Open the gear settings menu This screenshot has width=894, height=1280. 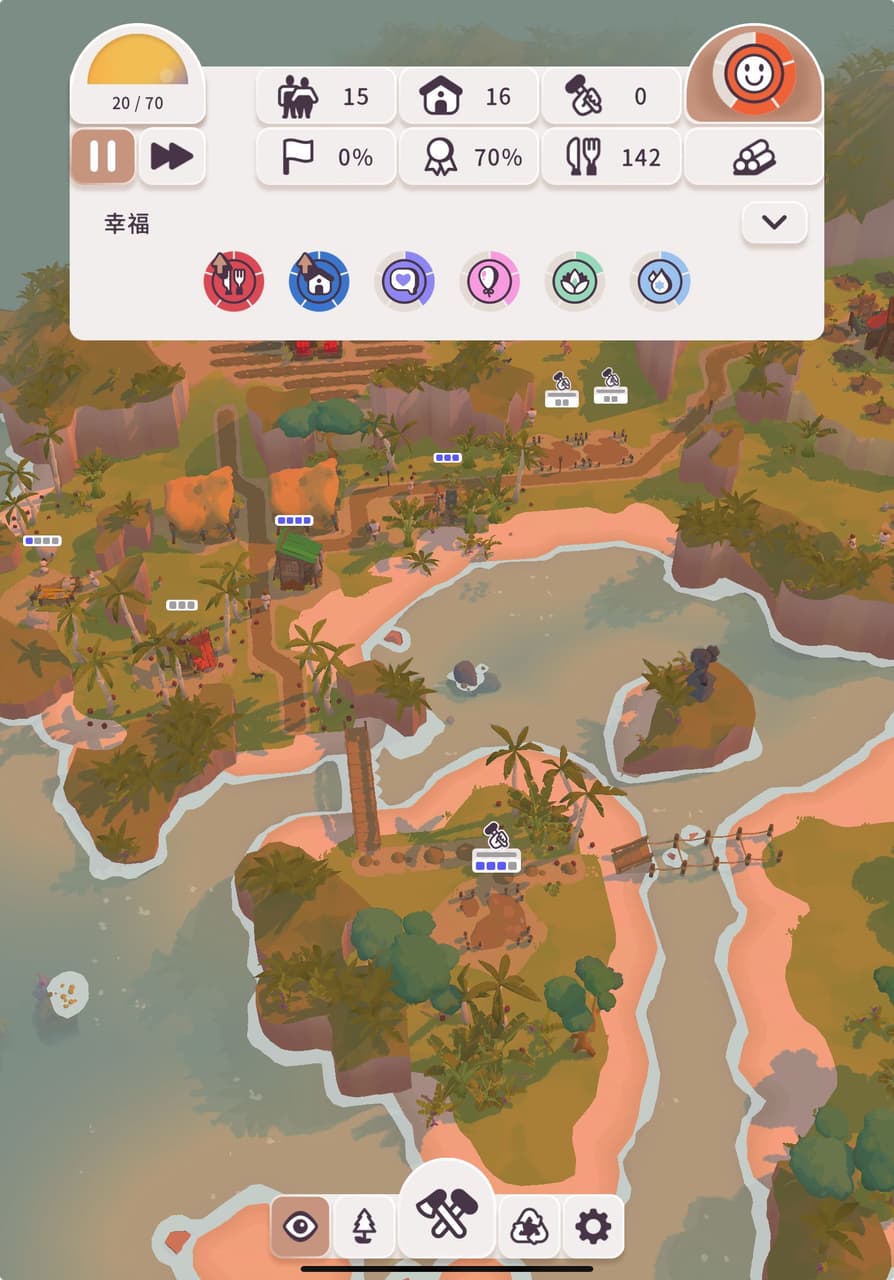tap(593, 1226)
